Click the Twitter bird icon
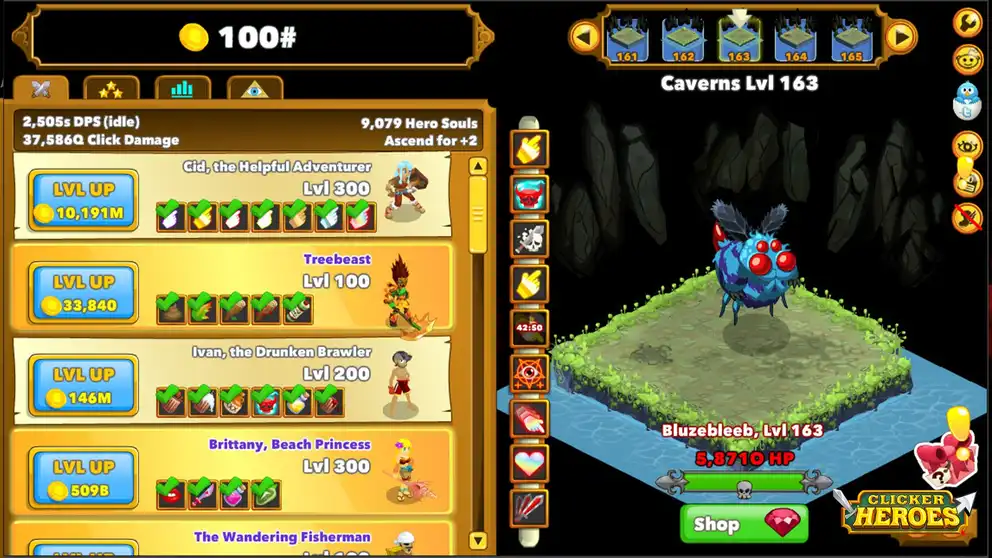 point(967,101)
